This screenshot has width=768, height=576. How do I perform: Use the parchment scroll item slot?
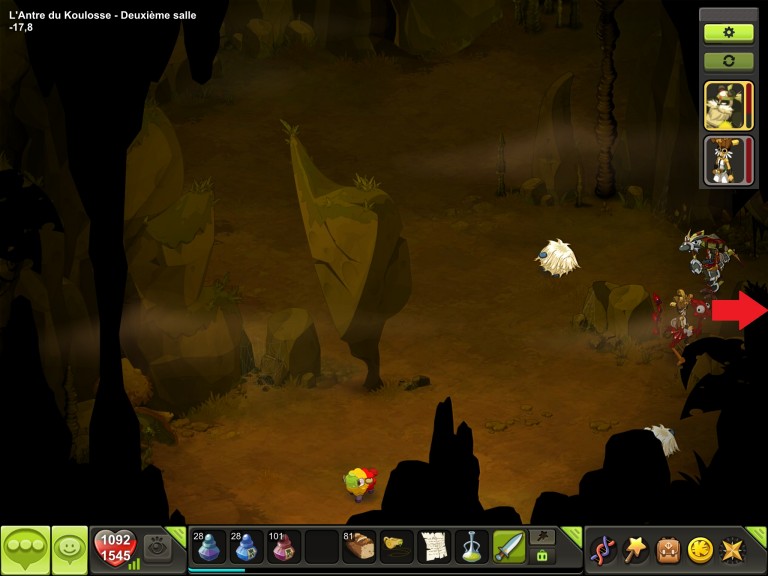coord(433,547)
